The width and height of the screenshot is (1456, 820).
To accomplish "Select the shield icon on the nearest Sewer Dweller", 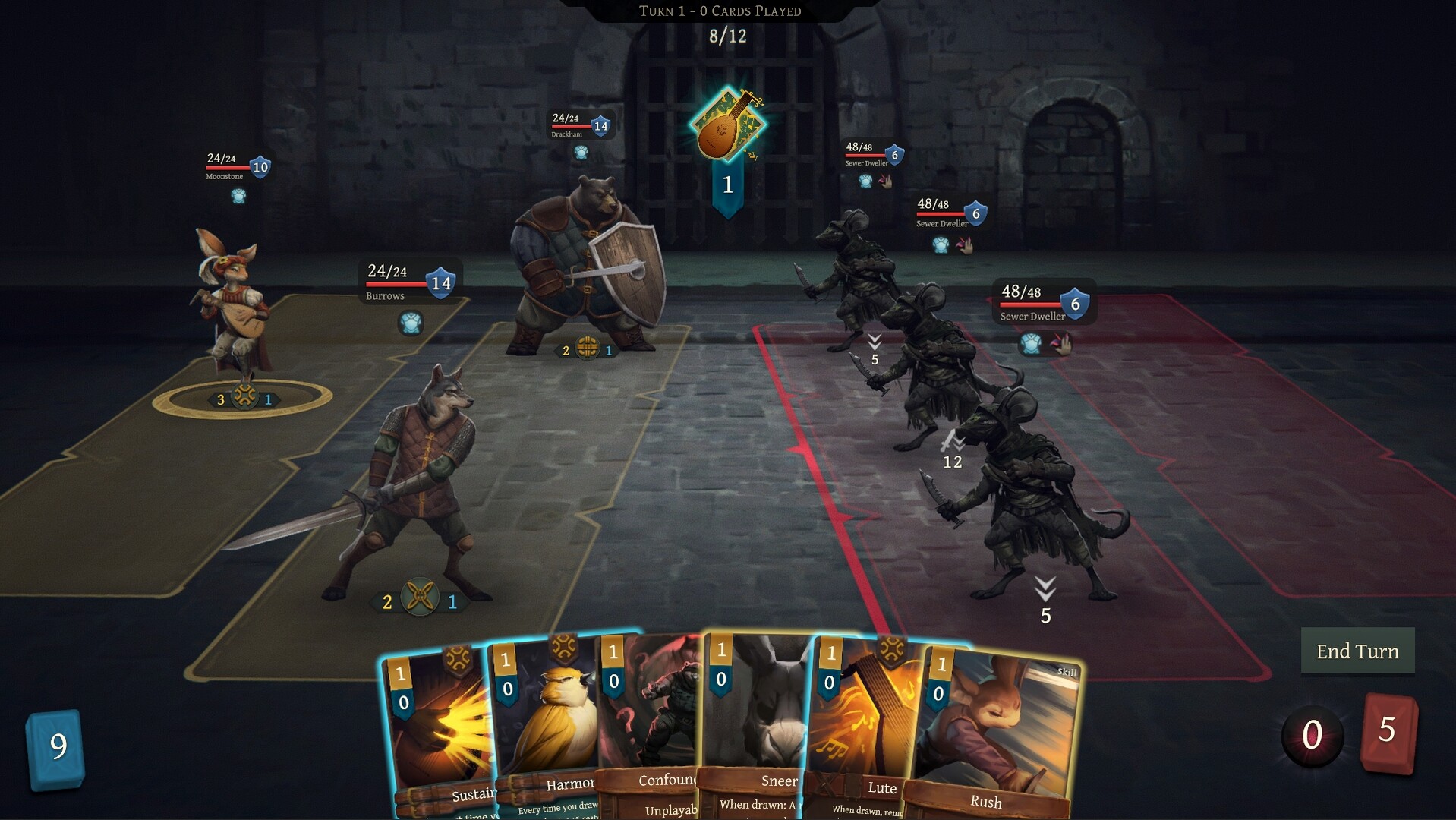I will pos(1073,304).
